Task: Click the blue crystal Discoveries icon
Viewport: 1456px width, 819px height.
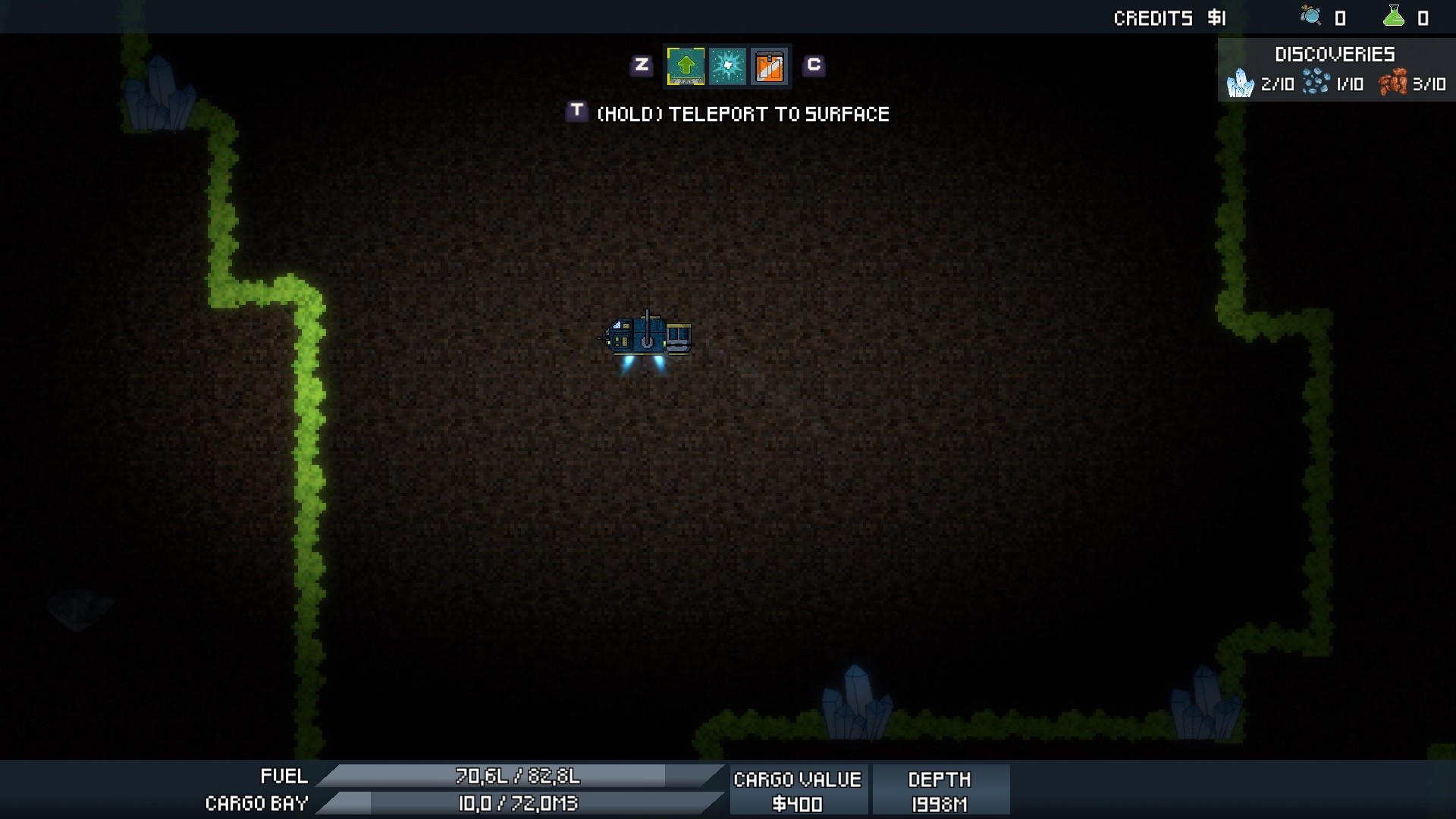Action: pos(1241,83)
